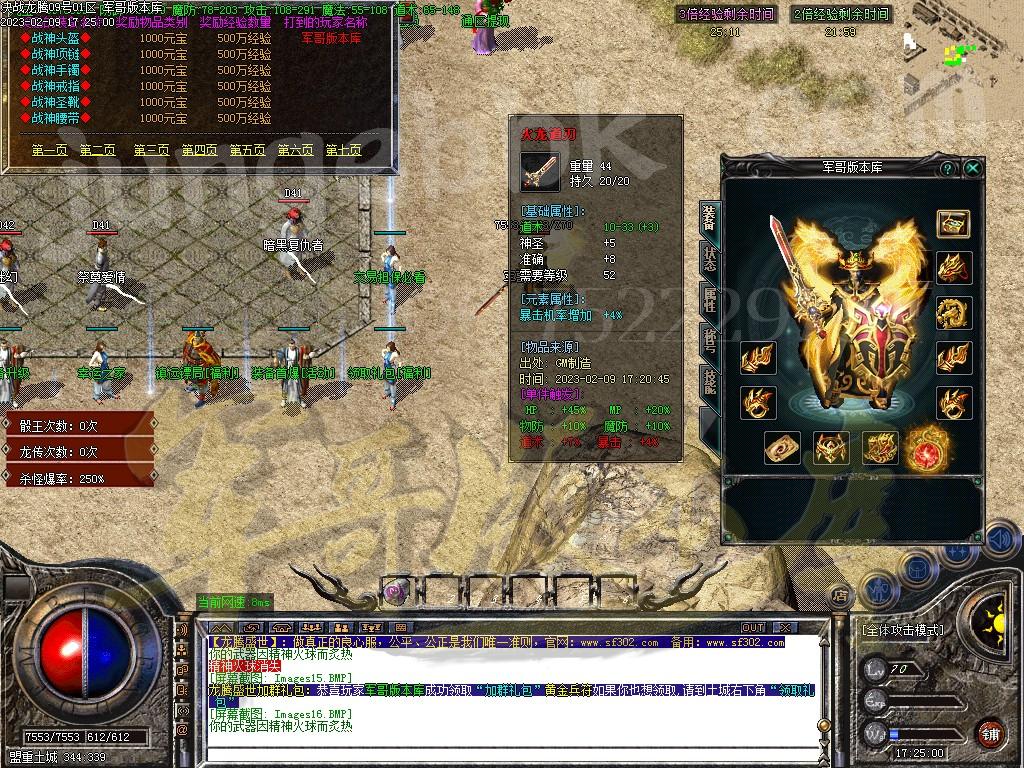The image size is (1024, 768).
Task: Open the character panel help button
Action: pos(947,169)
